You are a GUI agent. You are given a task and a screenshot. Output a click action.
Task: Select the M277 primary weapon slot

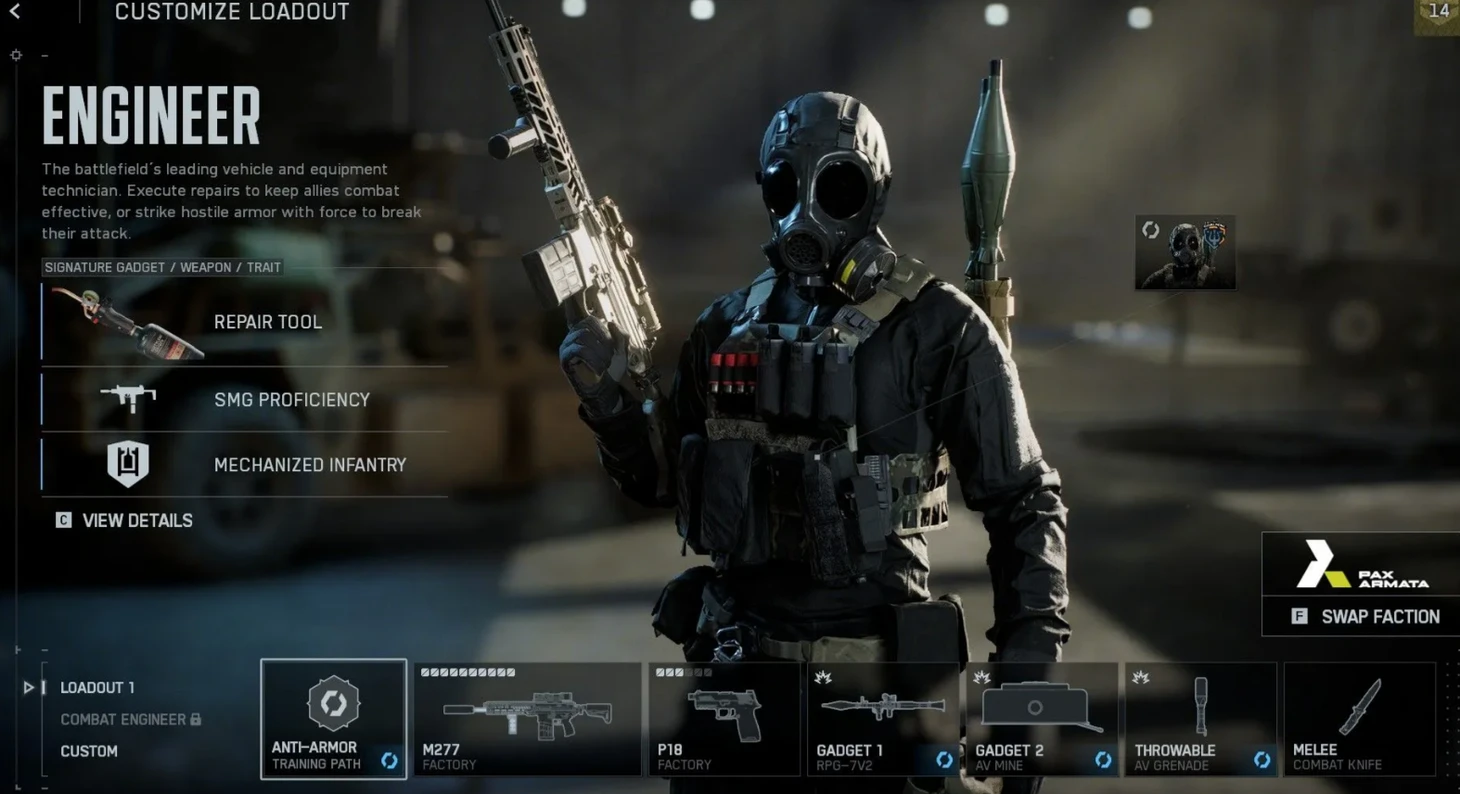527,718
